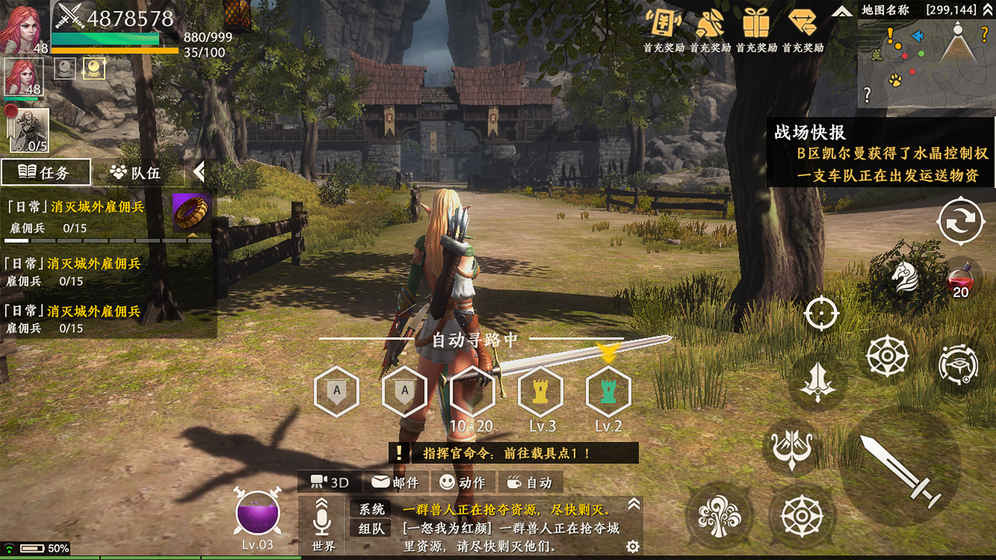This screenshot has height=560, width=996.
Task: Tap the crosshair target lock icon
Action: [x=821, y=313]
